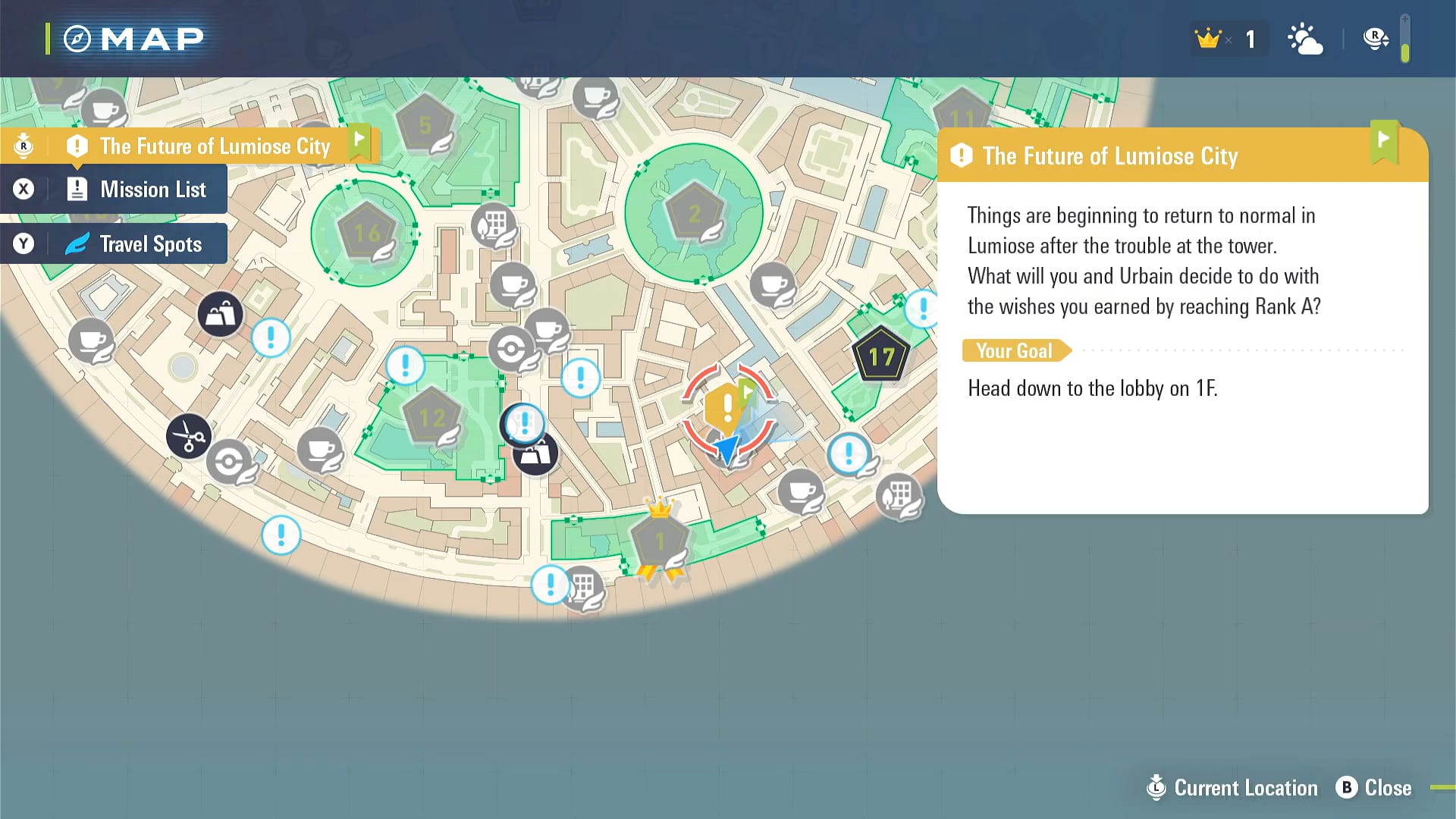The height and width of the screenshot is (819, 1456).
Task: Select the crowned zone 1 battle marker
Action: 658,540
